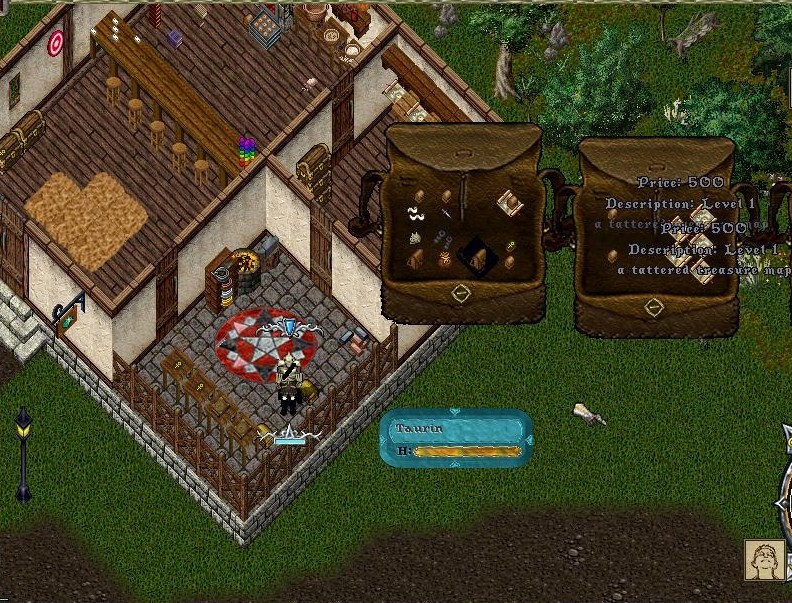
Task: Click the face portrait icon
Action: pyautogui.click(x=765, y=560)
